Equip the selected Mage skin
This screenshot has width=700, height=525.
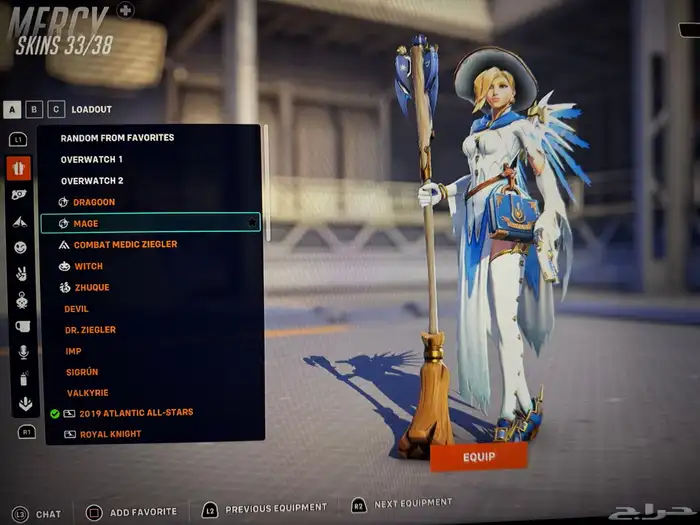478,456
